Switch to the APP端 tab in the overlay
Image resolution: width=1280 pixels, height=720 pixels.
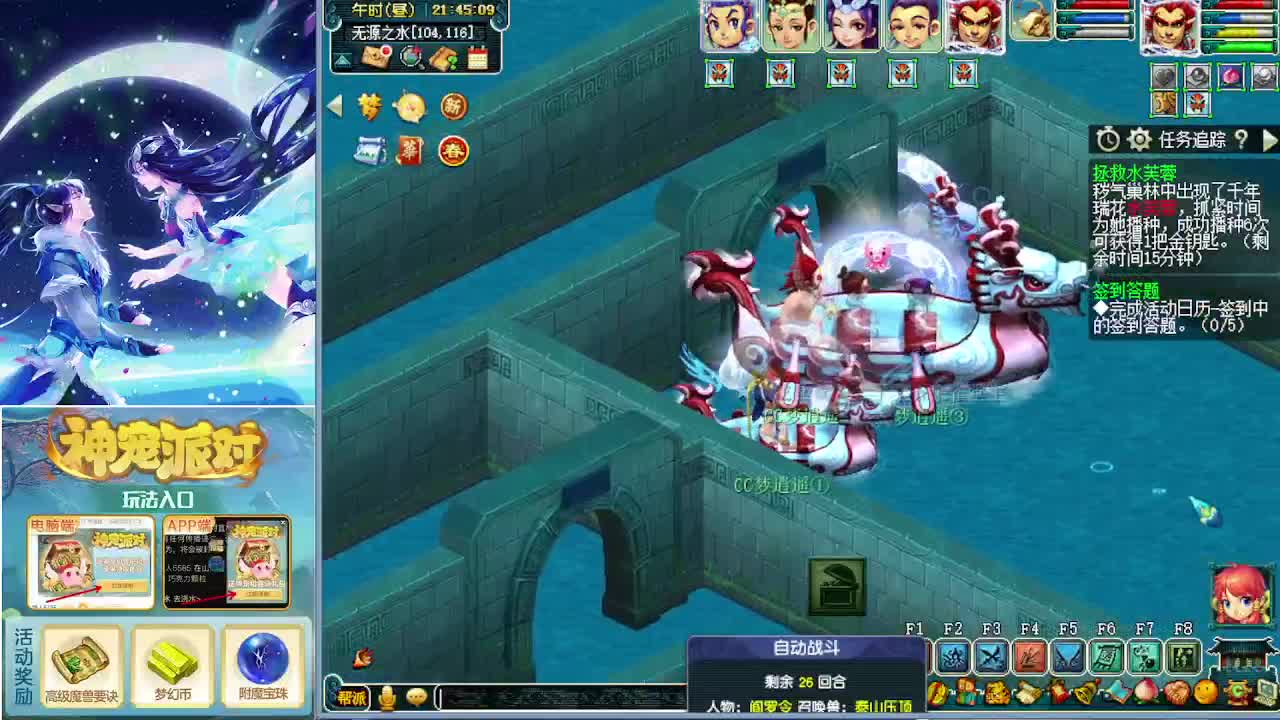point(189,524)
